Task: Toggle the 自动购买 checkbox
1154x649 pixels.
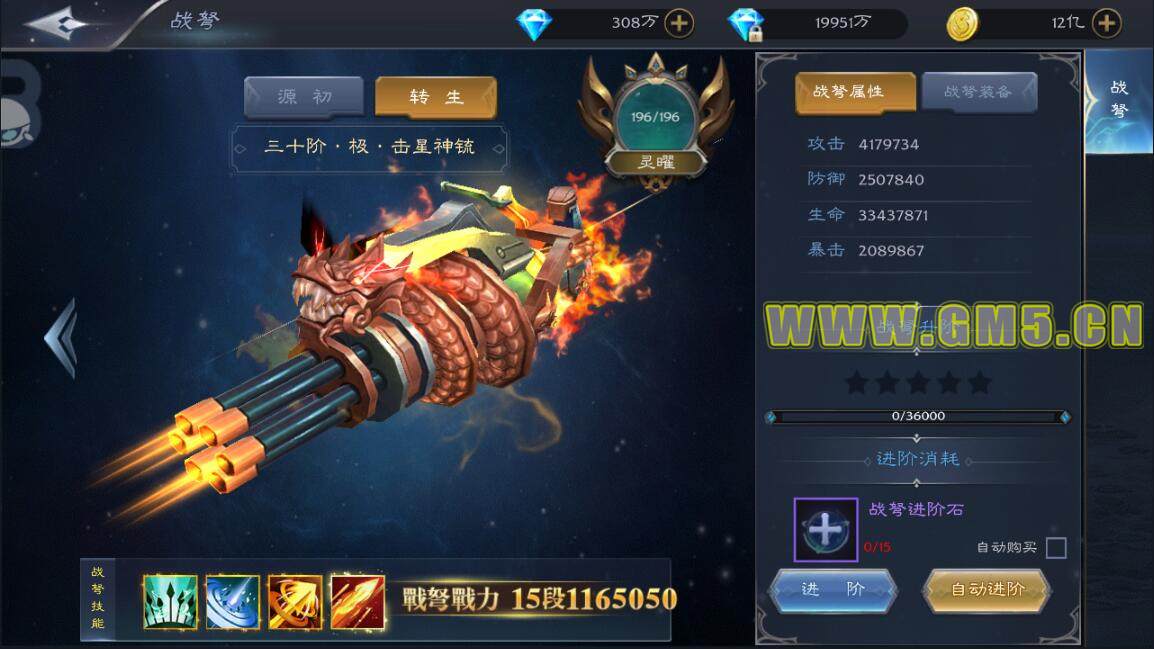Action: pyautogui.click(x=1056, y=548)
